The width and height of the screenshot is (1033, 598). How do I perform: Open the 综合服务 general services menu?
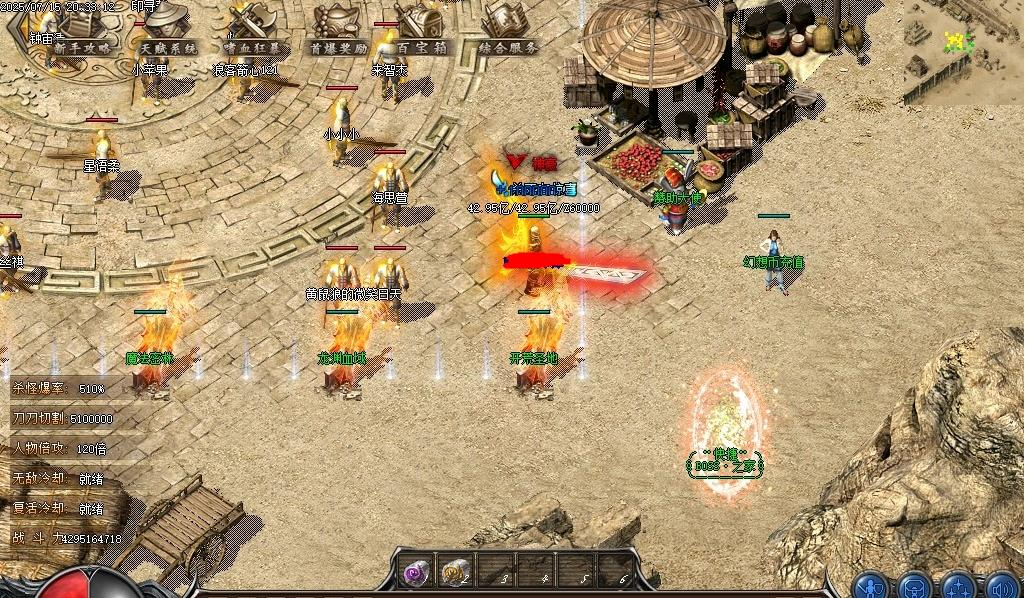[x=508, y=47]
